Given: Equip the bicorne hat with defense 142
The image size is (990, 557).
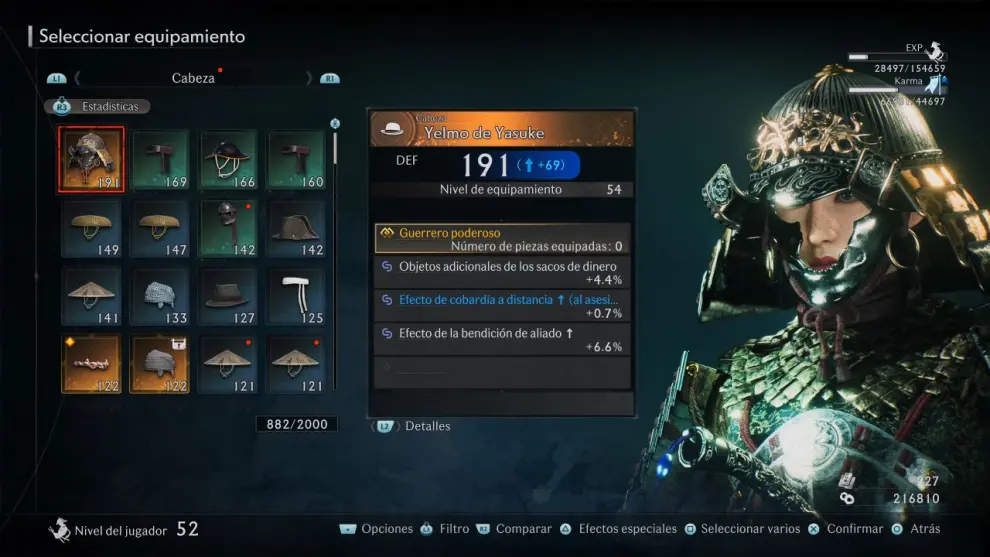Looking at the screenshot, I should click(296, 228).
